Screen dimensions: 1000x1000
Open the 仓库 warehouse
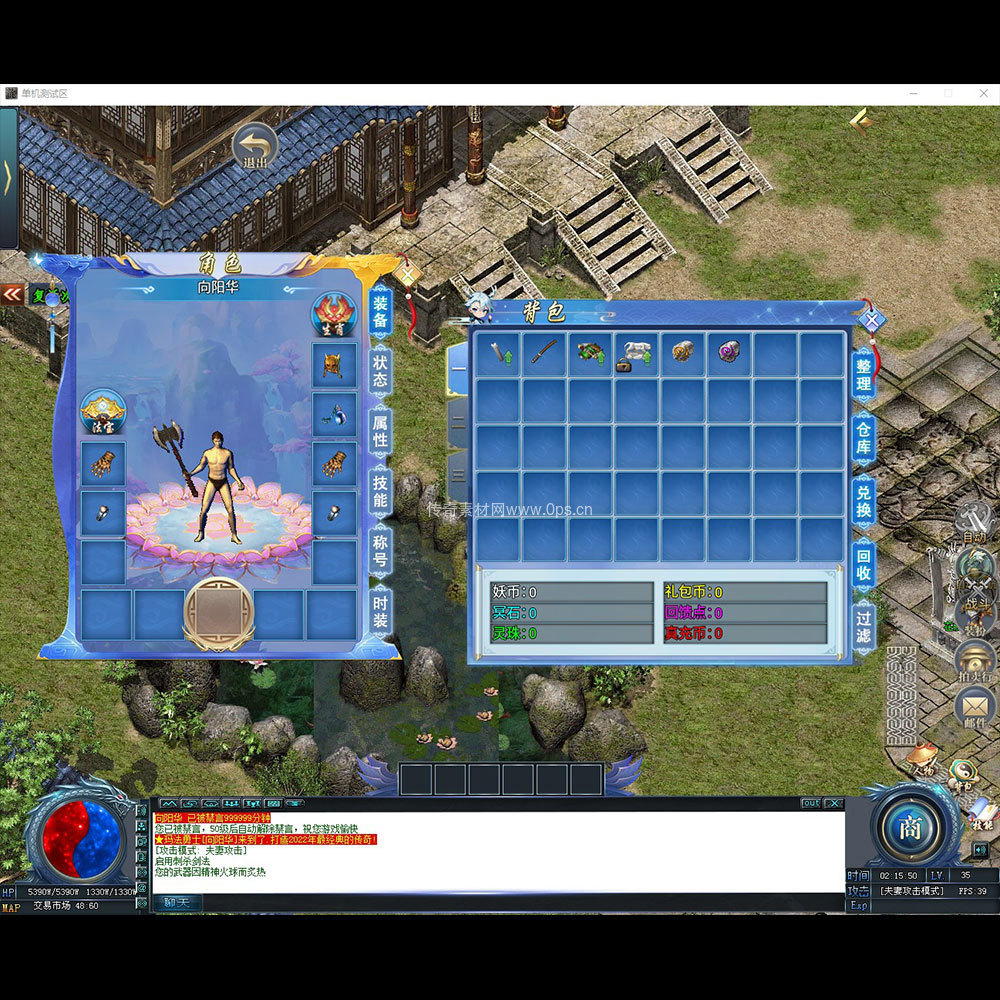[x=864, y=437]
